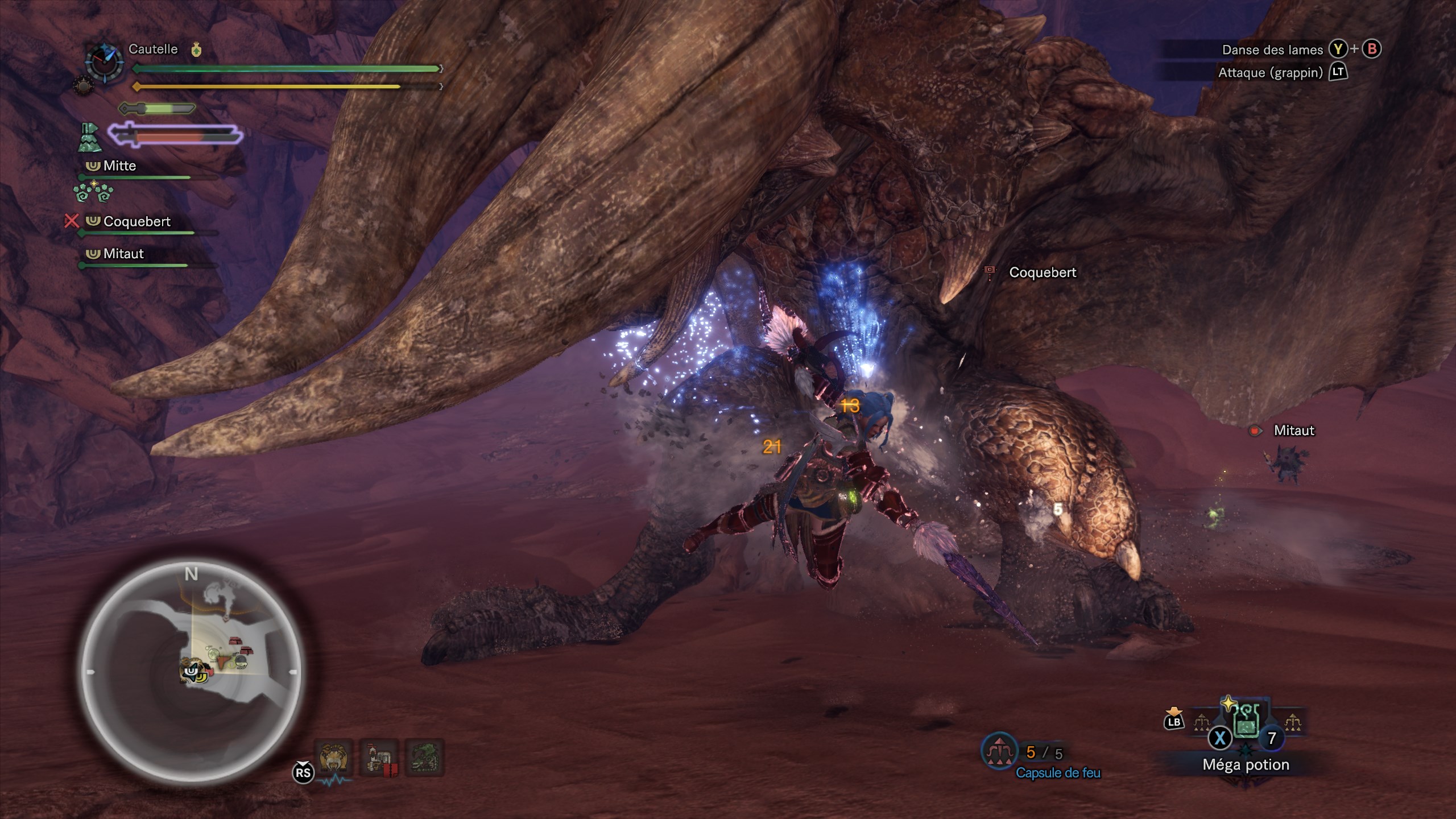Choose the green dragon monster icon
This screenshot has width=1456, height=819.
pyautogui.click(x=424, y=757)
